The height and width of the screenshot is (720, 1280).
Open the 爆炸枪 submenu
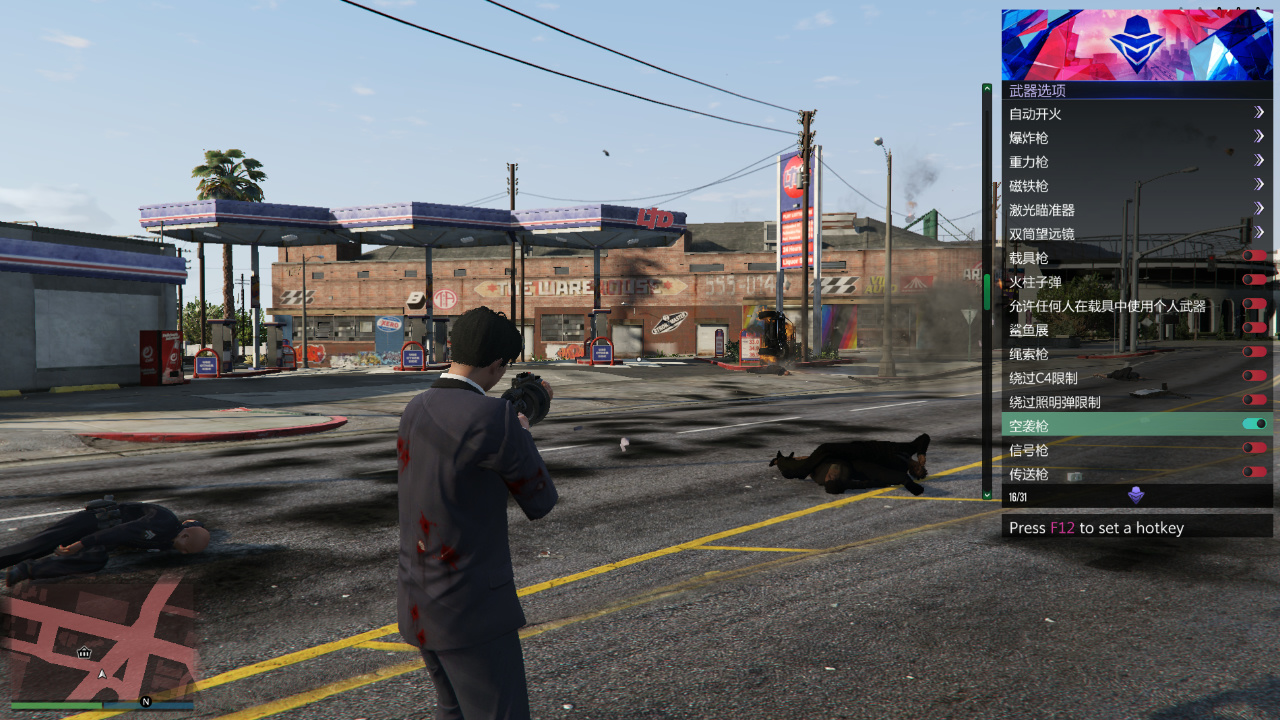click(x=1136, y=138)
